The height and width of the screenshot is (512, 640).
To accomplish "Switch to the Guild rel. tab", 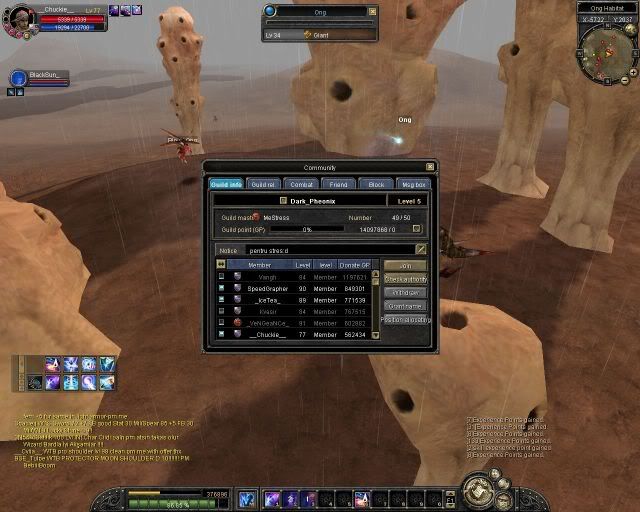I will (x=263, y=184).
